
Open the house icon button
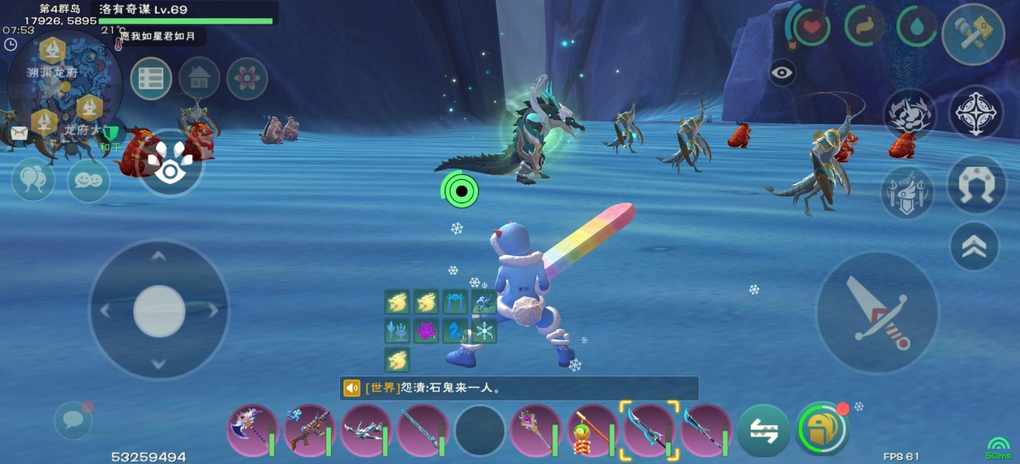coord(199,78)
